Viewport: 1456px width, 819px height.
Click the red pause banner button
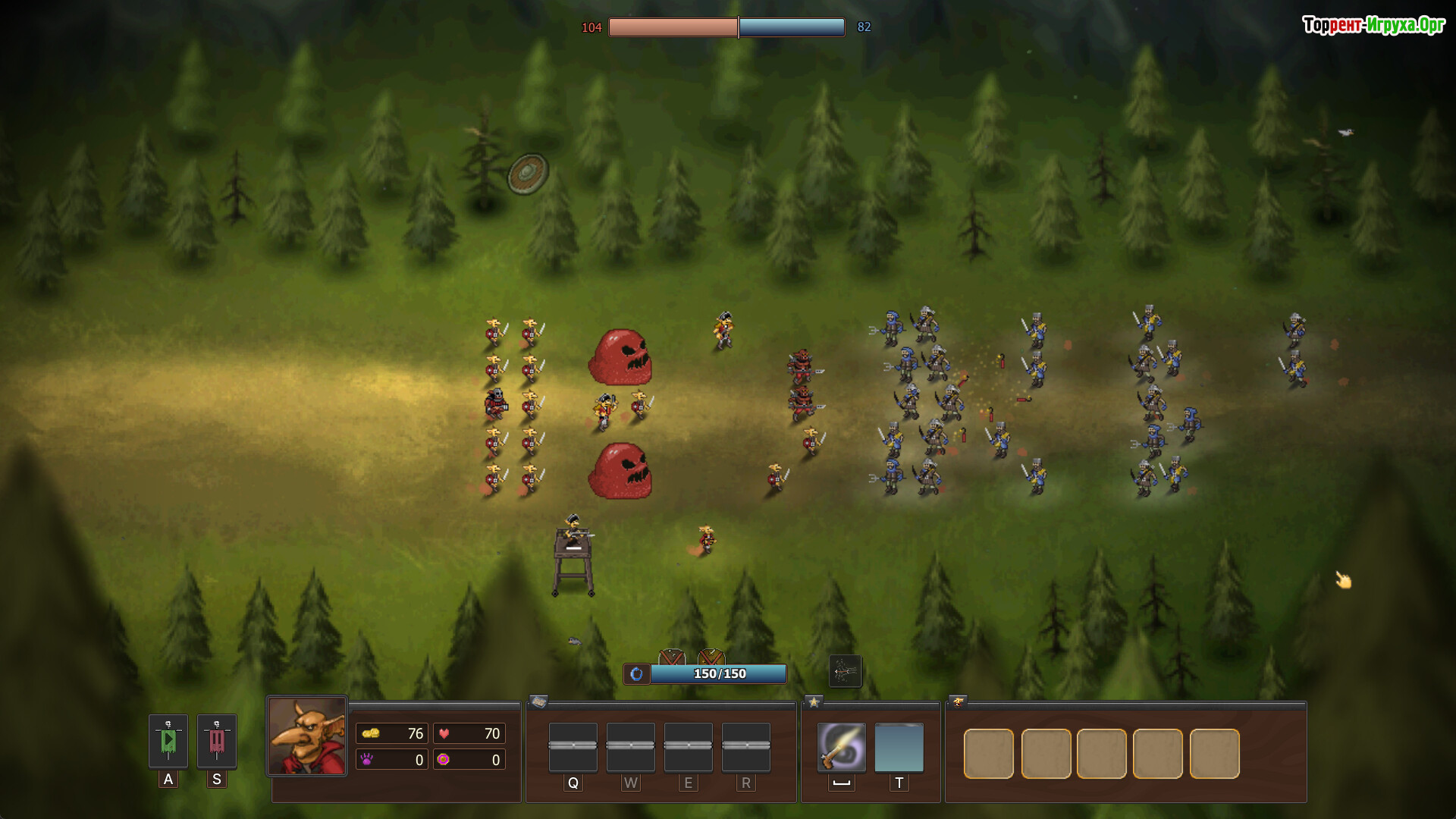click(217, 741)
